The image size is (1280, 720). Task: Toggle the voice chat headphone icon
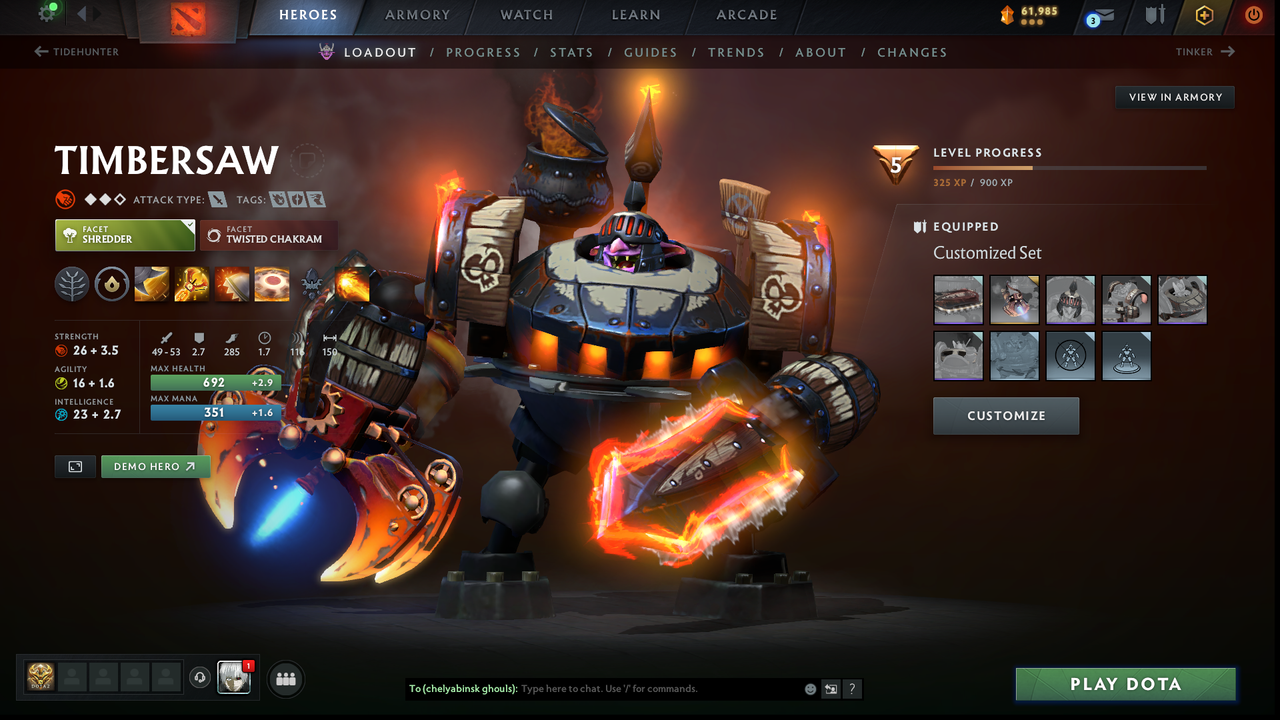[199, 677]
